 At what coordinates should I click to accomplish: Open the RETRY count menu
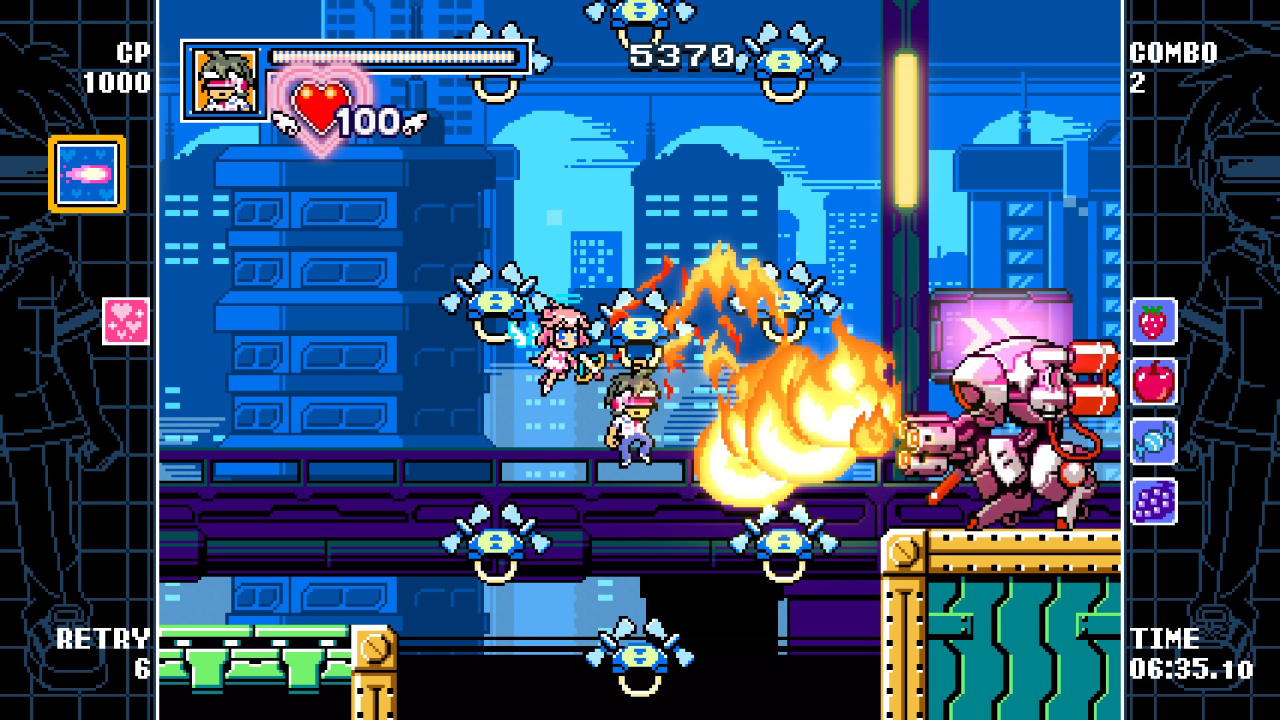pos(105,652)
